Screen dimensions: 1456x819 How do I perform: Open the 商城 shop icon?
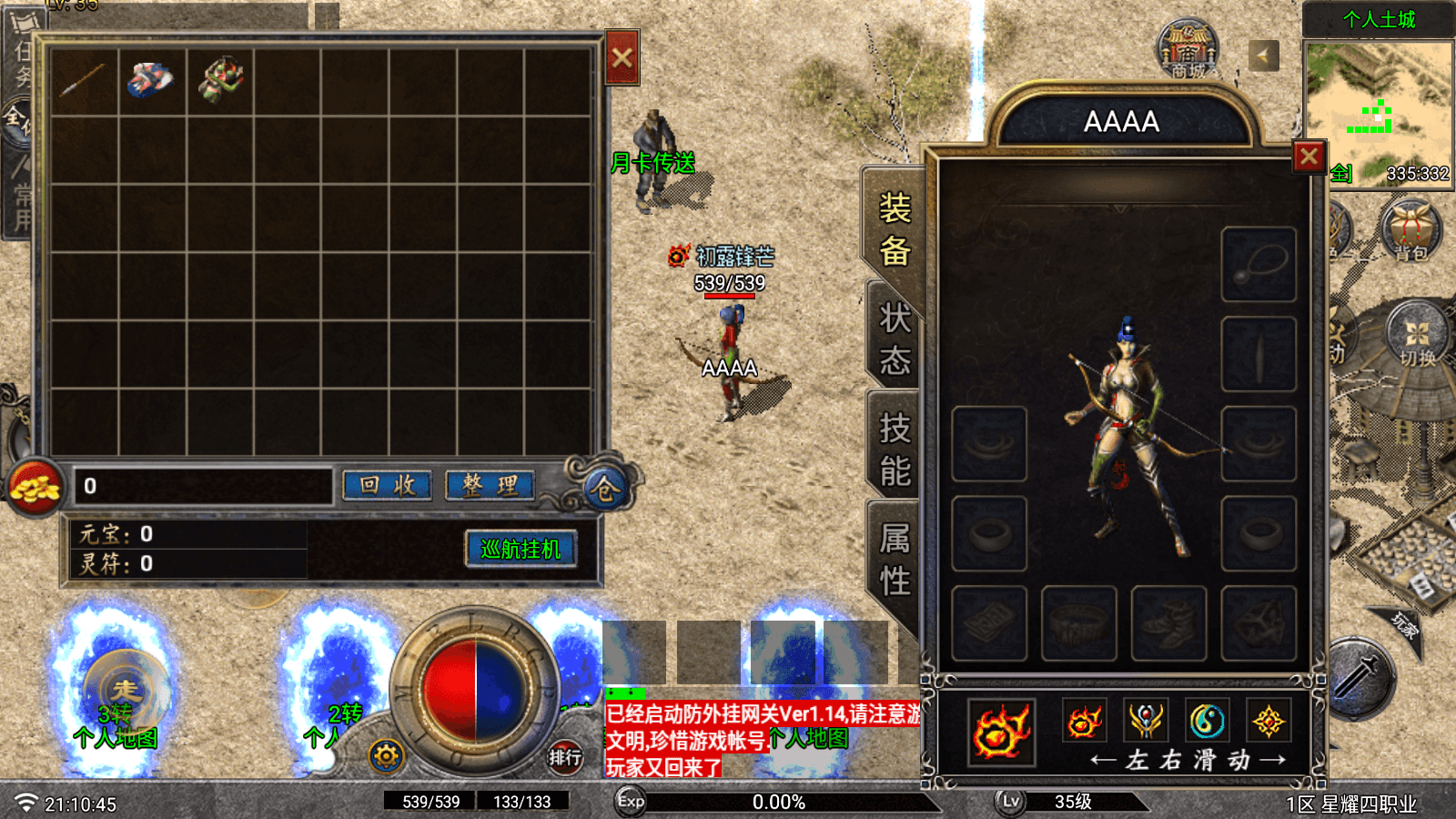pyautogui.click(x=1188, y=51)
